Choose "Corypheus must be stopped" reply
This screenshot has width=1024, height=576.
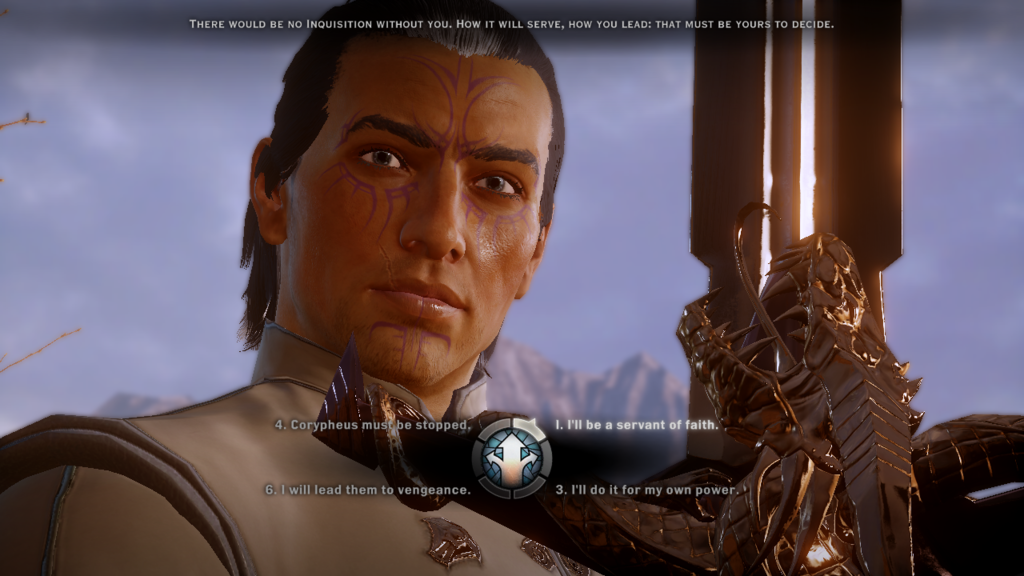(374, 425)
